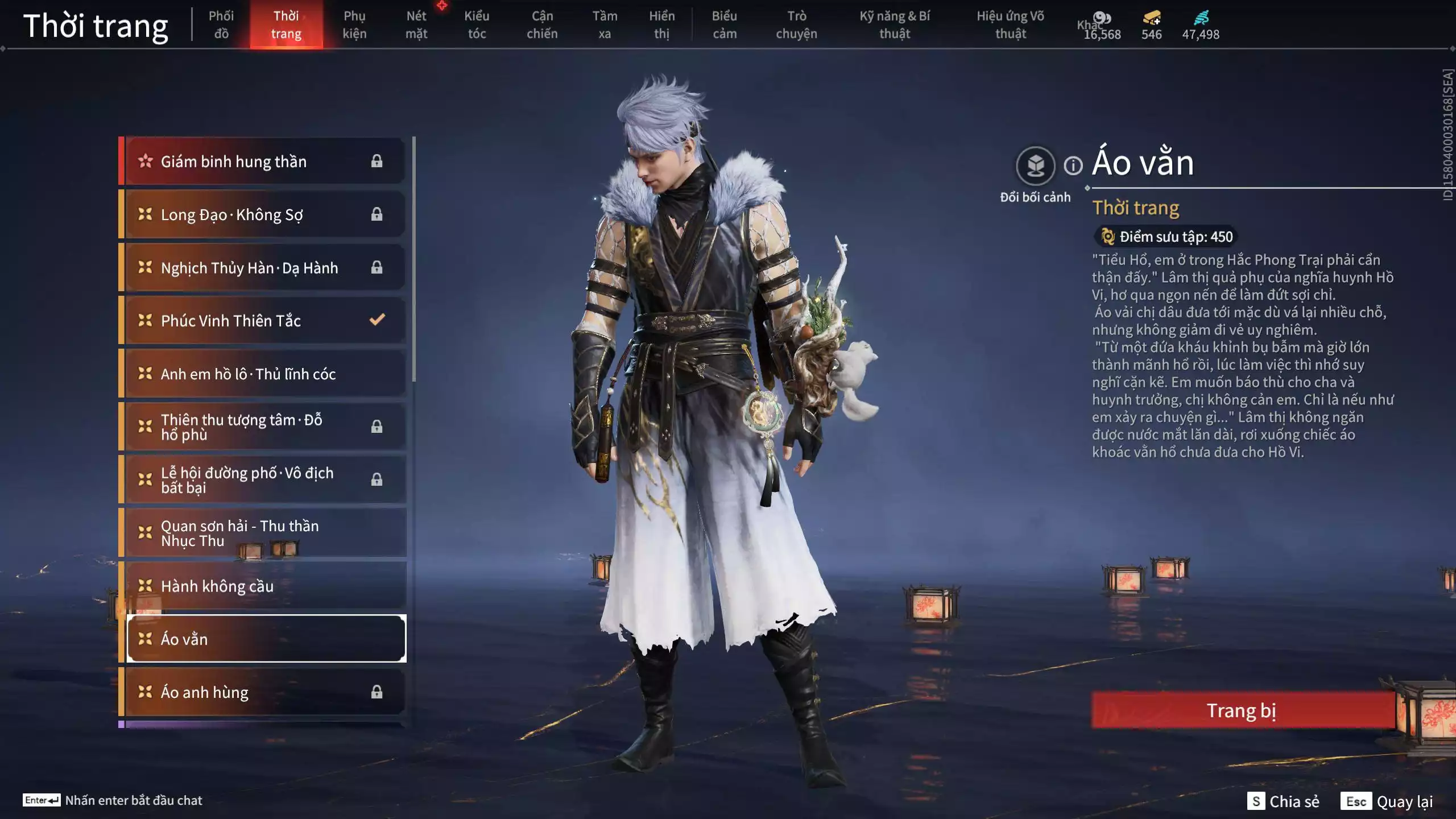Screen dimensions: 1456x819
Task: Switch to the "Phụ kiện" tab
Action: [354, 24]
